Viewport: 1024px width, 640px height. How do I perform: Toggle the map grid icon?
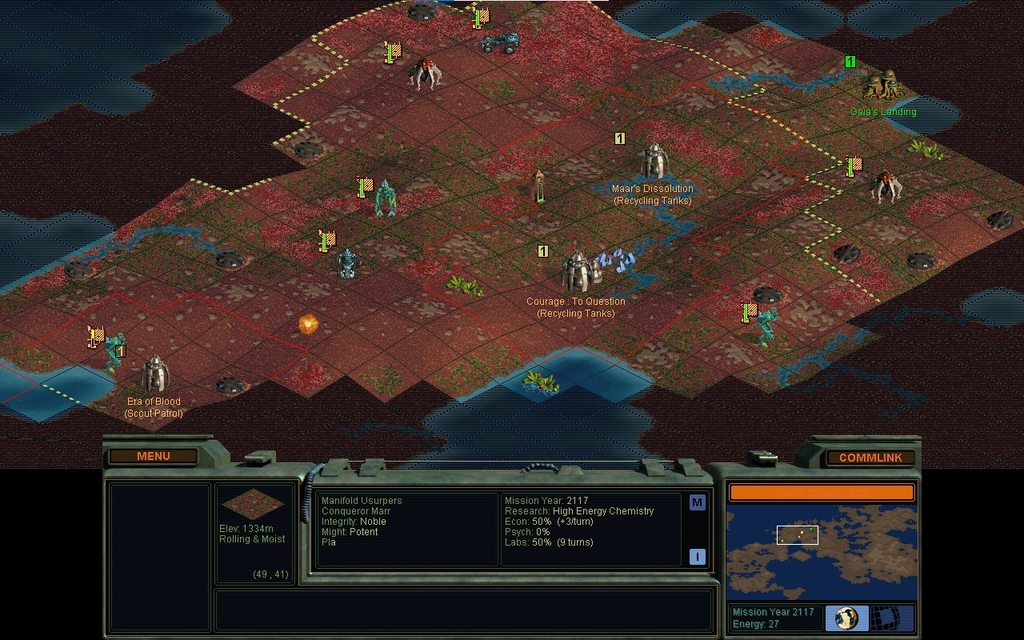pos(886,617)
